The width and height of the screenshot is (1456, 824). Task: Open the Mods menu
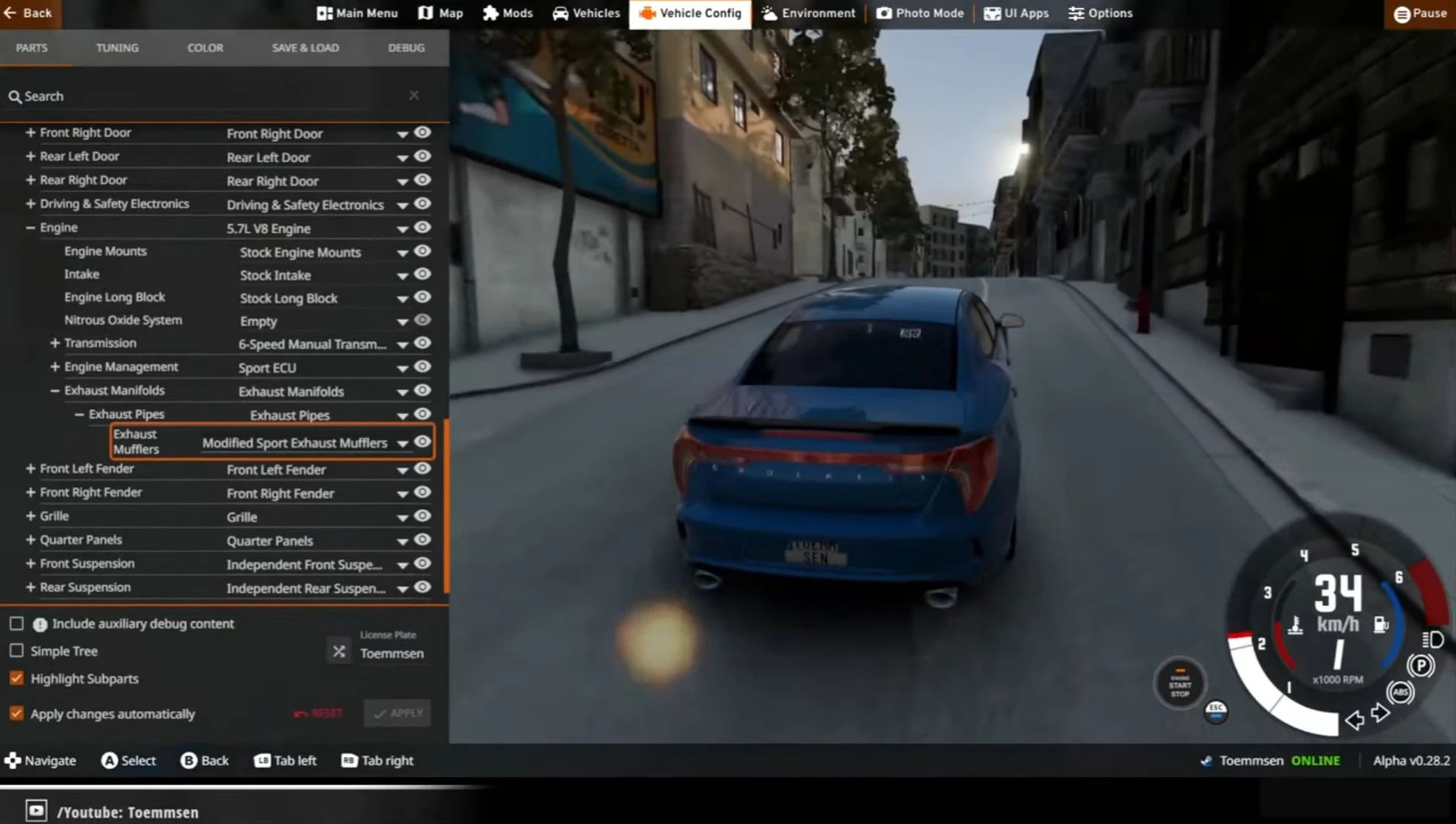coord(506,13)
